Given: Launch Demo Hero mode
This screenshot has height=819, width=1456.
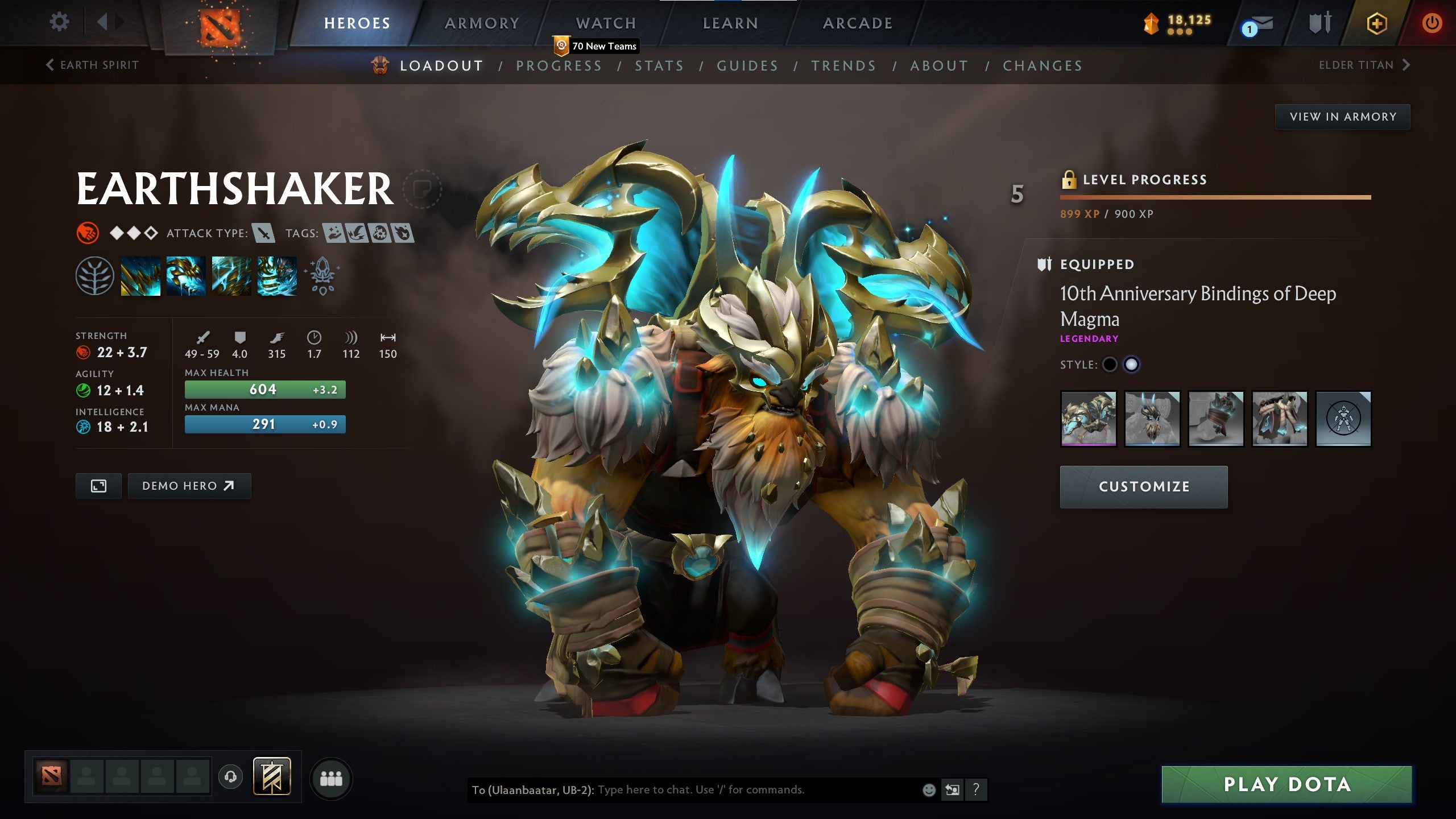Looking at the screenshot, I should click(x=189, y=486).
